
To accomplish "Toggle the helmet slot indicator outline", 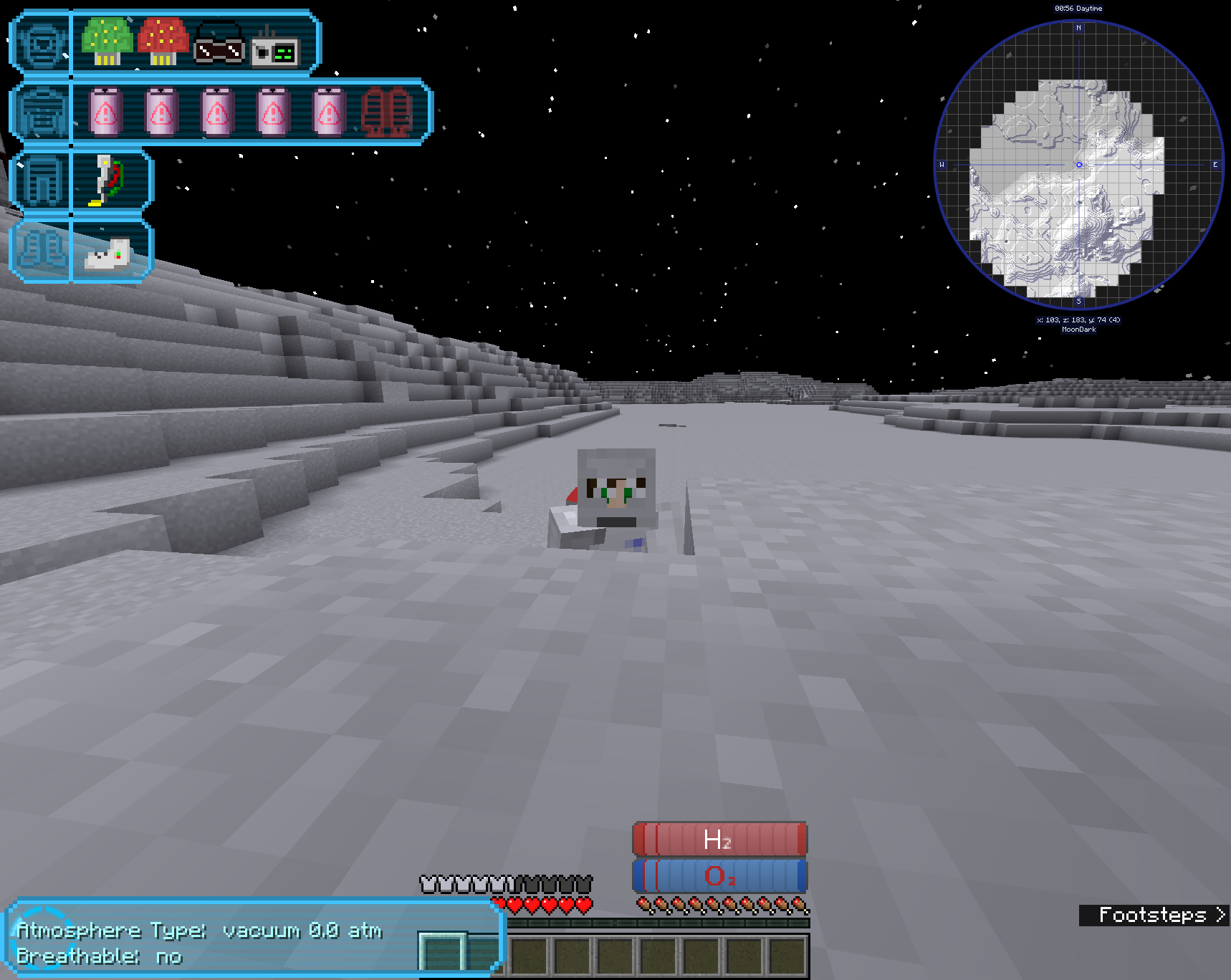I will pyautogui.click(x=41, y=44).
